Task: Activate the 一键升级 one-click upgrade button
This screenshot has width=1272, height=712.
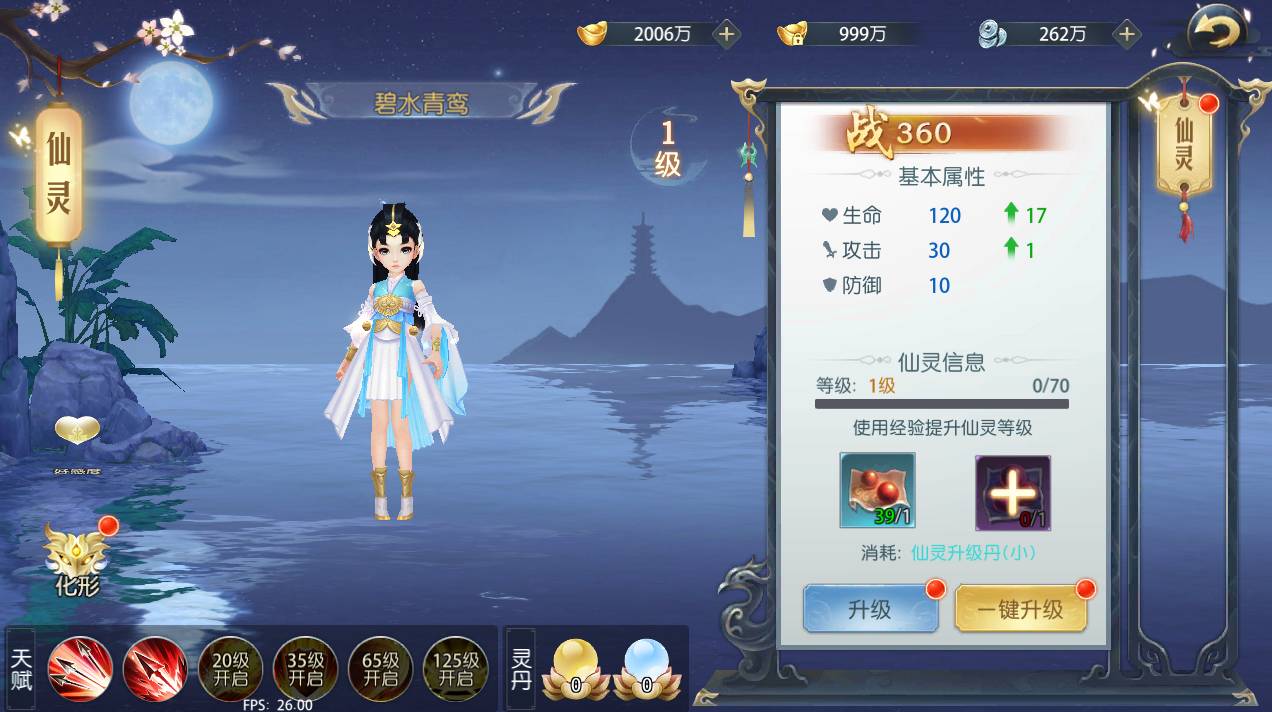Action: point(1020,609)
